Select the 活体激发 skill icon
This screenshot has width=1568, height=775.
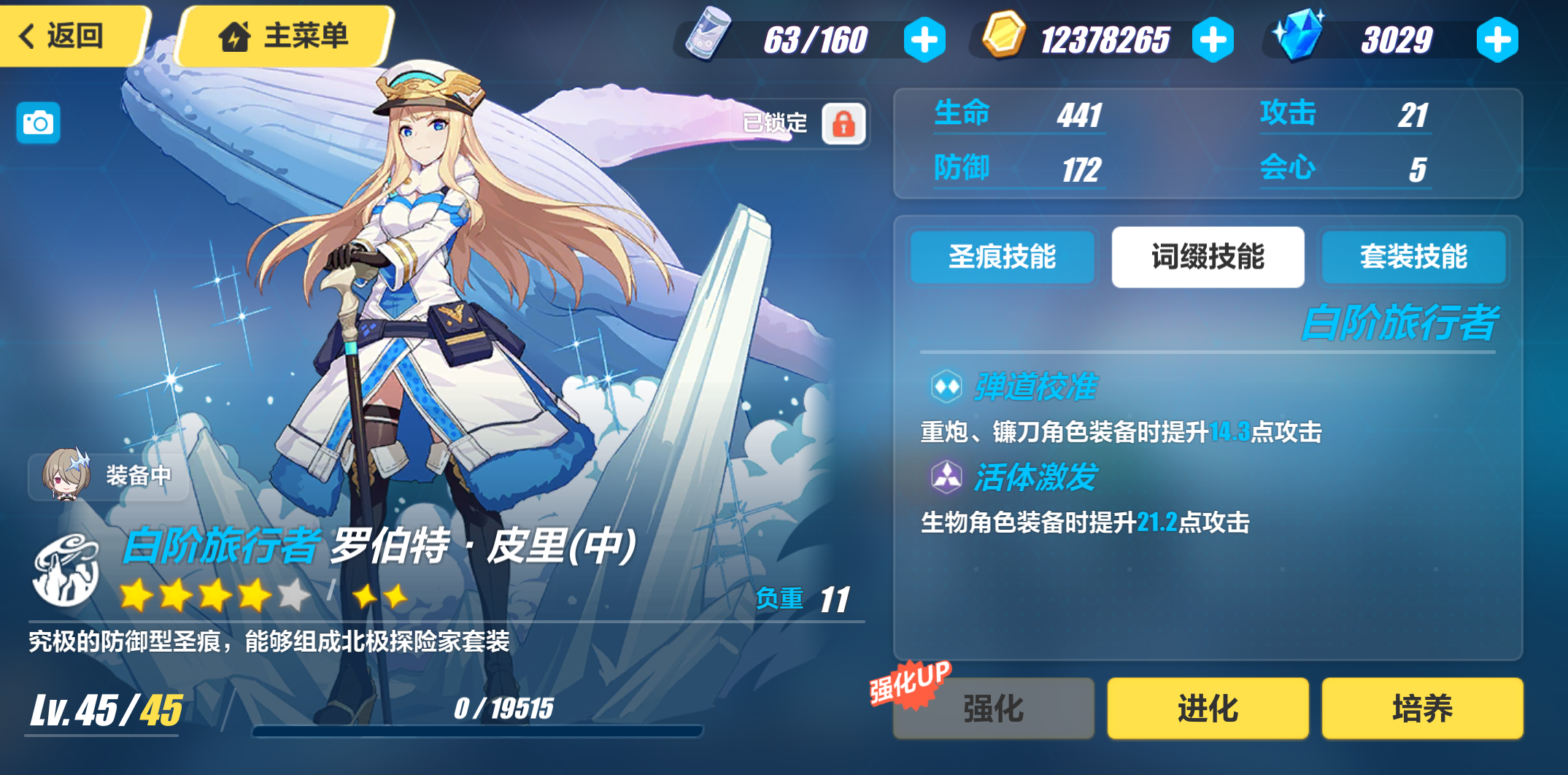(945, 478)
